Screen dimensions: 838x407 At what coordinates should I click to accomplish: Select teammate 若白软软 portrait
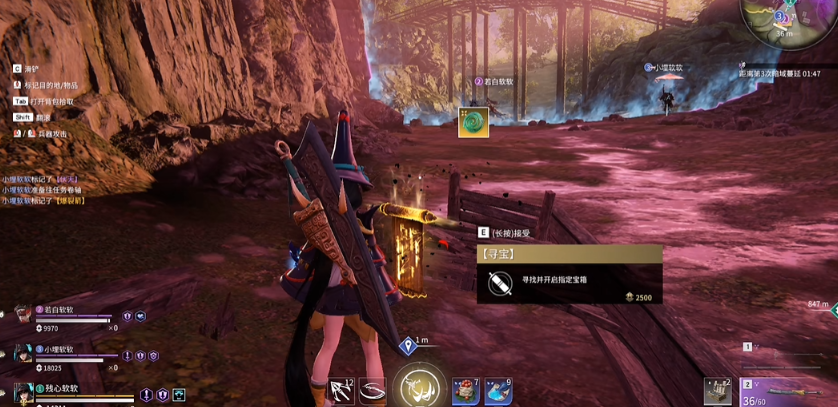click(22, 315)
